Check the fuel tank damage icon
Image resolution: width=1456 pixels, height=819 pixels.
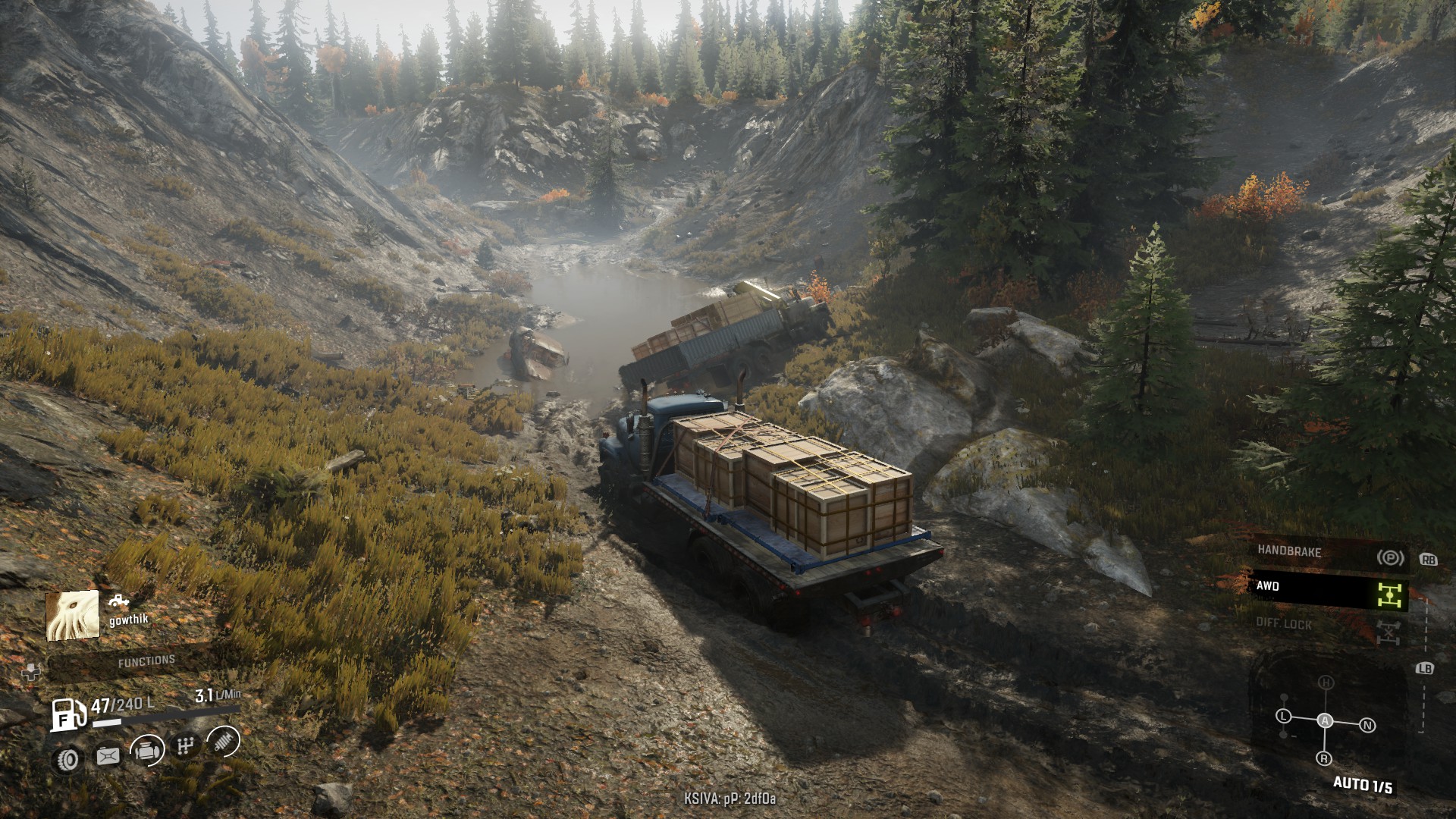click(x=107, y=756)
